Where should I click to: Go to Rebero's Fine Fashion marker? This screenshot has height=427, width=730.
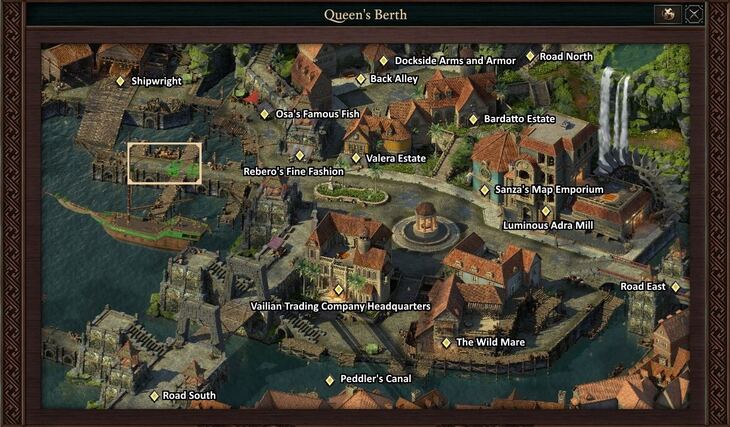[x=300, y=156]
